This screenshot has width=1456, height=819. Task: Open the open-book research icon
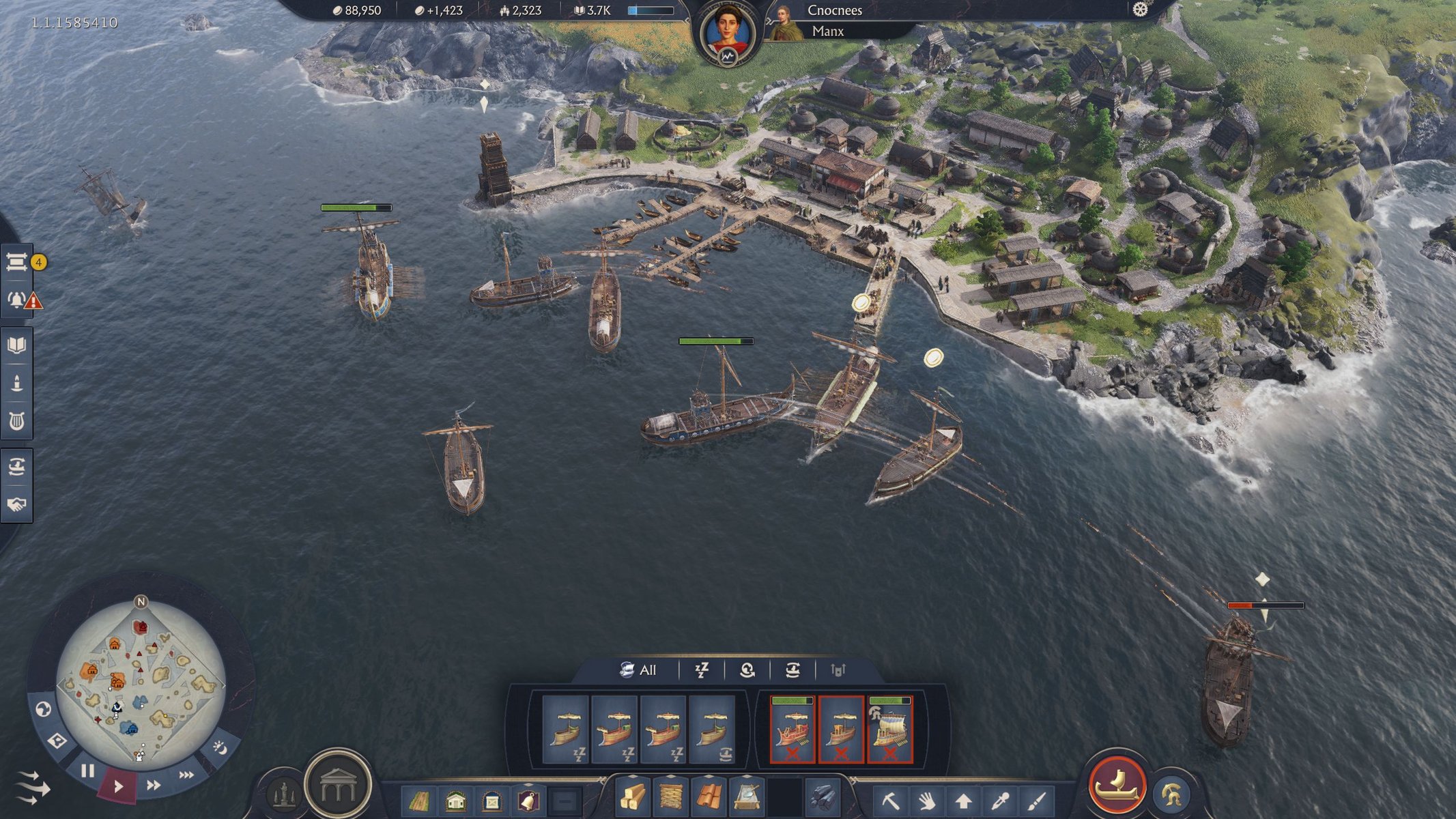pos(17,345)
